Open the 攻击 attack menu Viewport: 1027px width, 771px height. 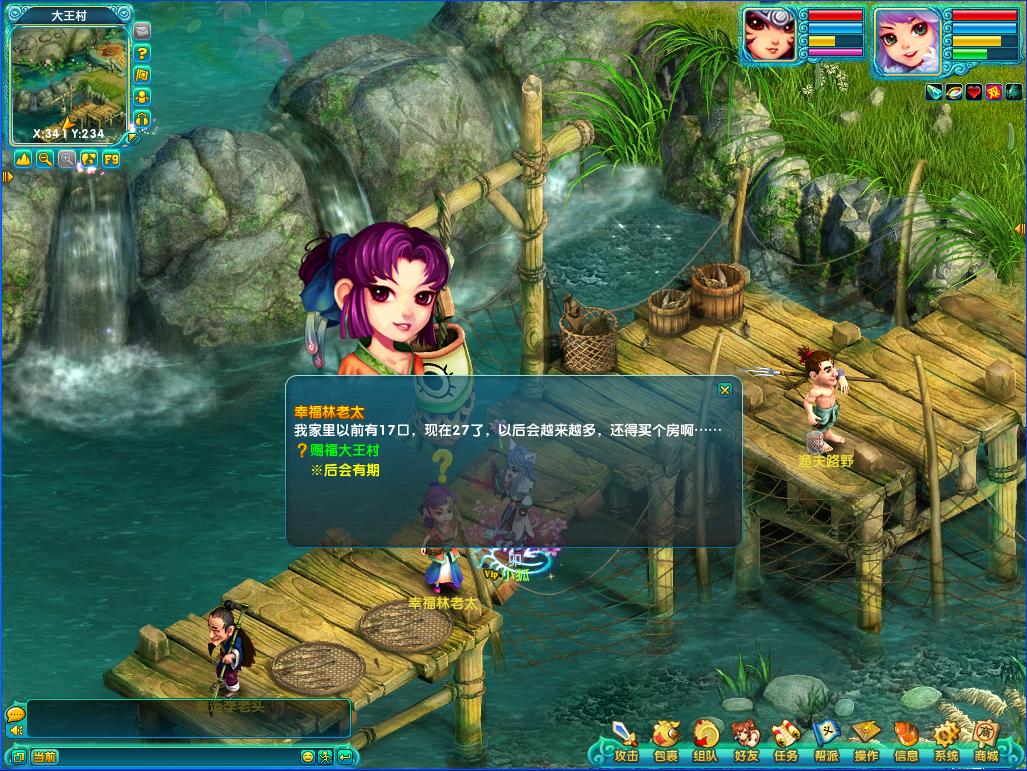[626, 742]
